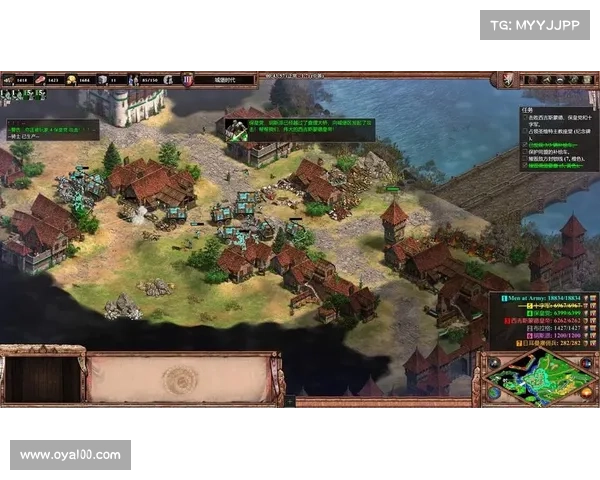
Task: Click the www.oyal00.com watermark link
Action: click(x=70, y=455)
